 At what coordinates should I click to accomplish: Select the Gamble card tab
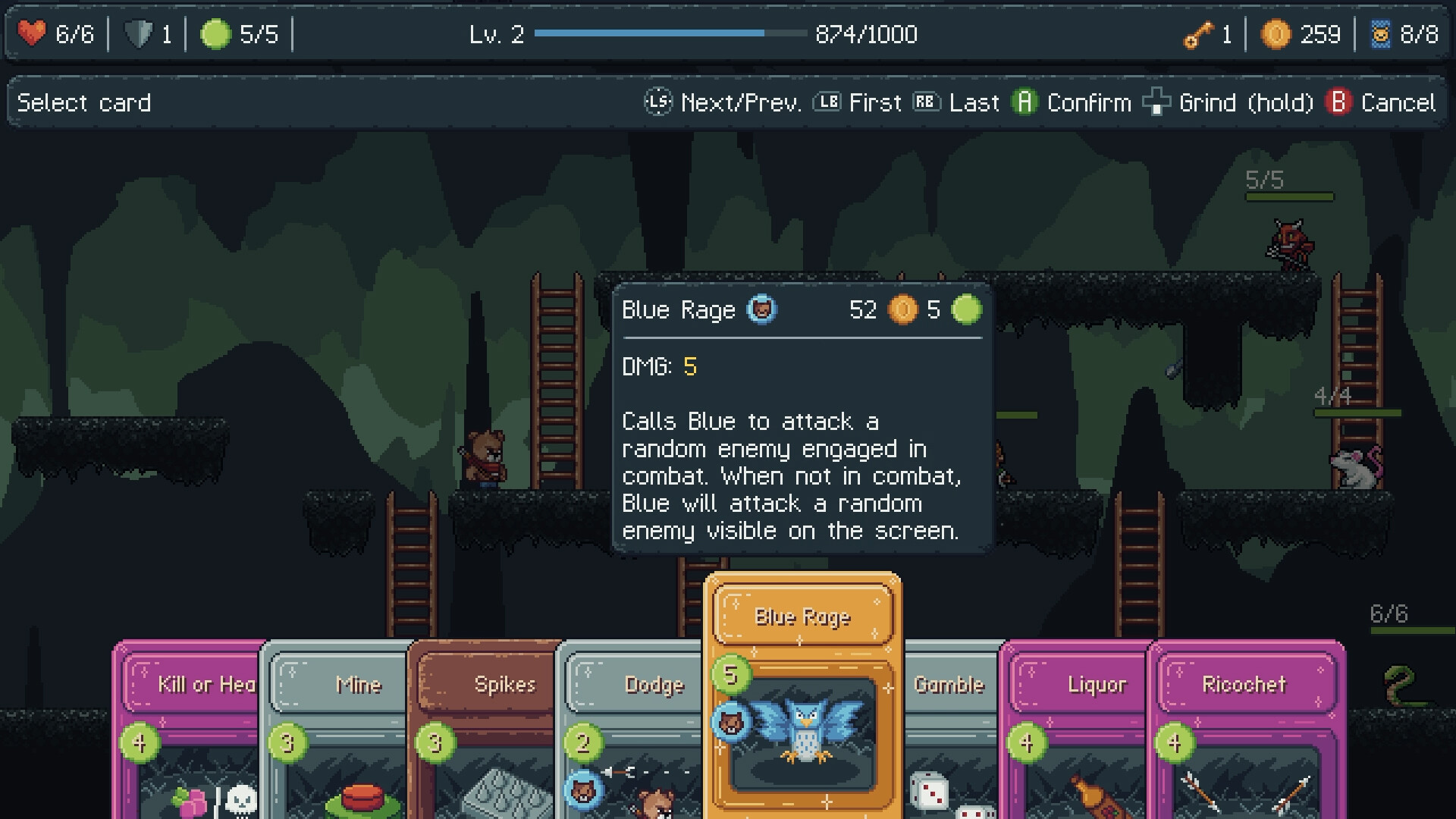pos(950,685)
